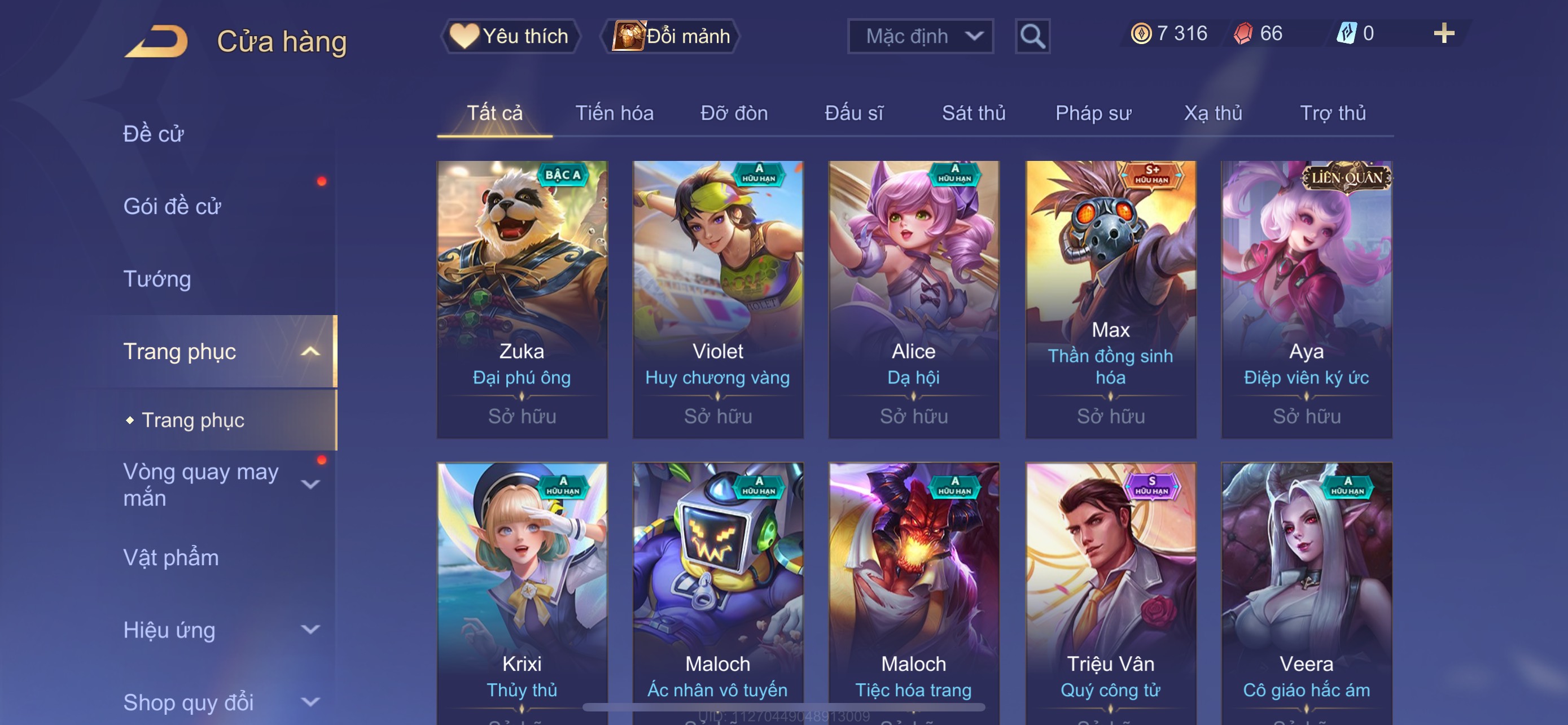Screen dimensions: 1568x725
Task: View the Max Thần đồng sinh hóa skin
Action: coord(1110,298)
